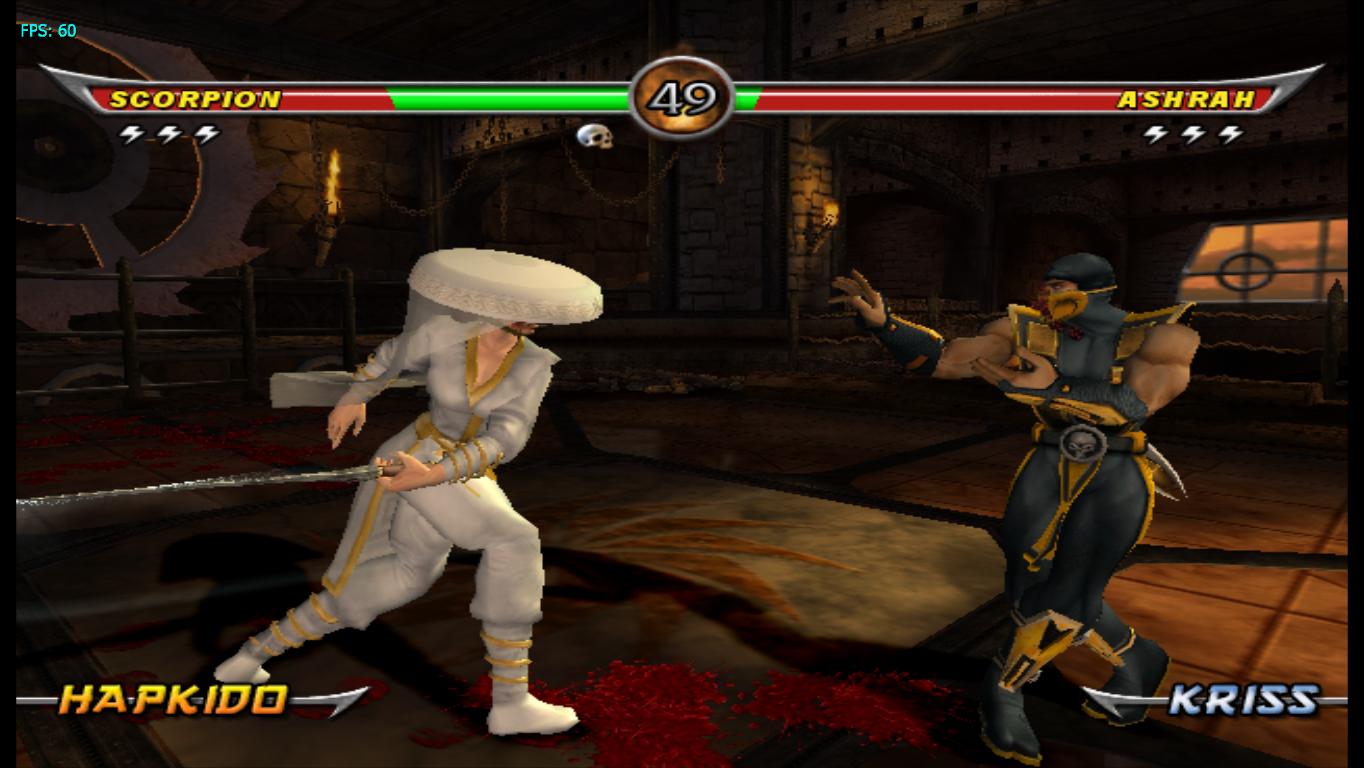Click the skull icon below the timer
The image size is (1364, 768).
pyautogui.click(x=597, y=136)
